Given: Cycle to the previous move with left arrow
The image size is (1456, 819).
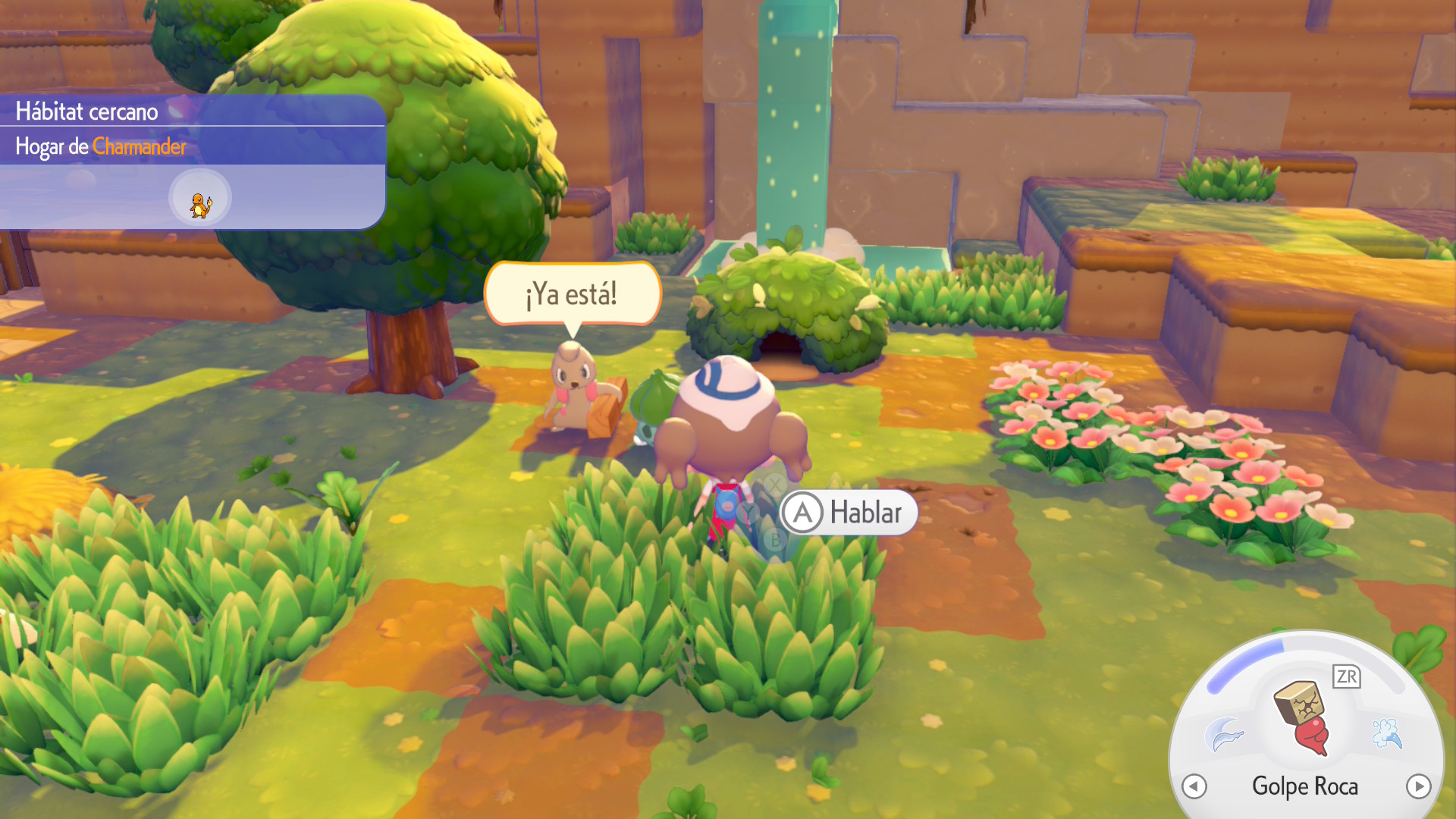Looking at the screenshot, I should [x=1194, y=786].
